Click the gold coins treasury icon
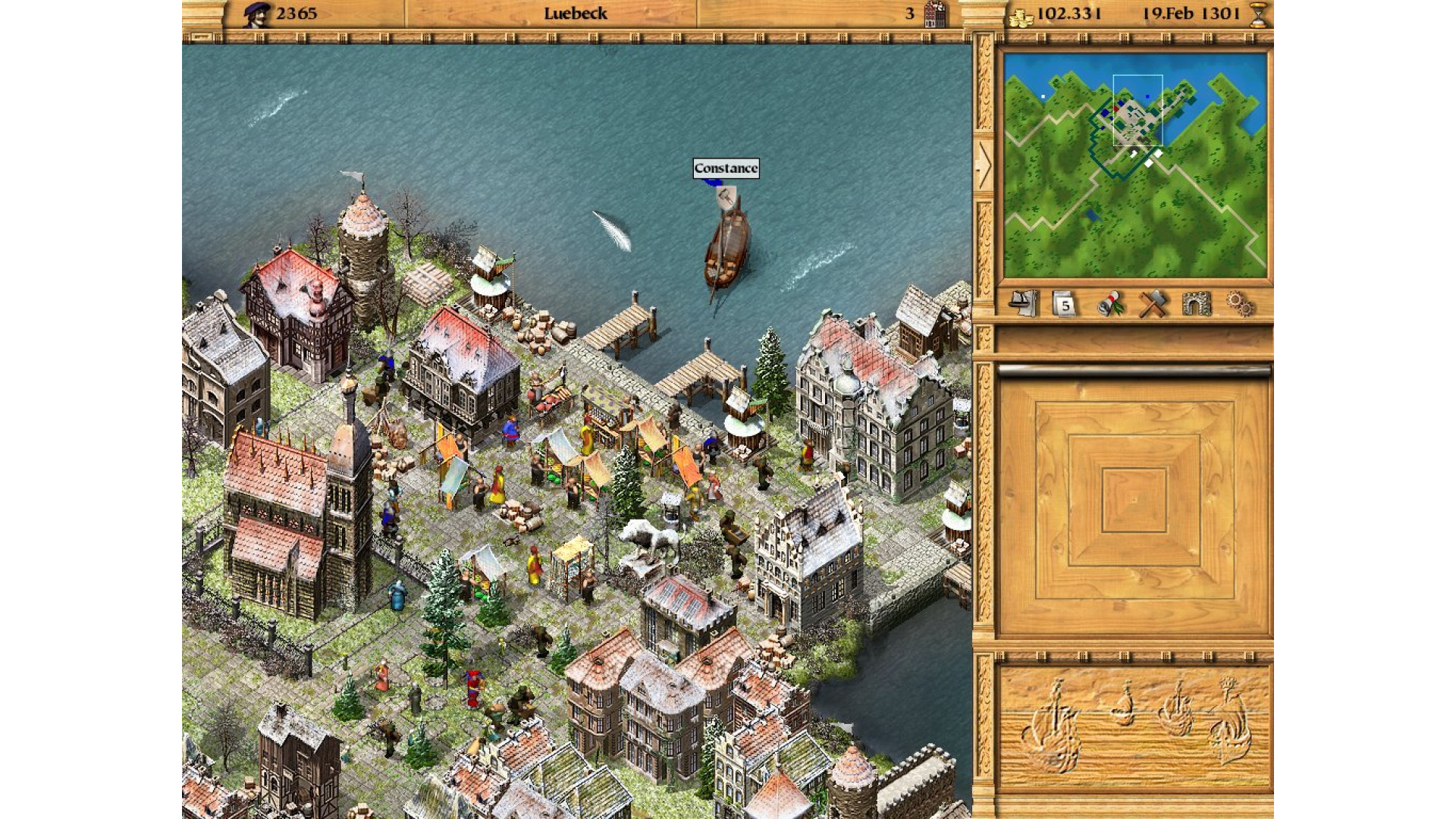Screen dimensions: 1456x819 1021,16
